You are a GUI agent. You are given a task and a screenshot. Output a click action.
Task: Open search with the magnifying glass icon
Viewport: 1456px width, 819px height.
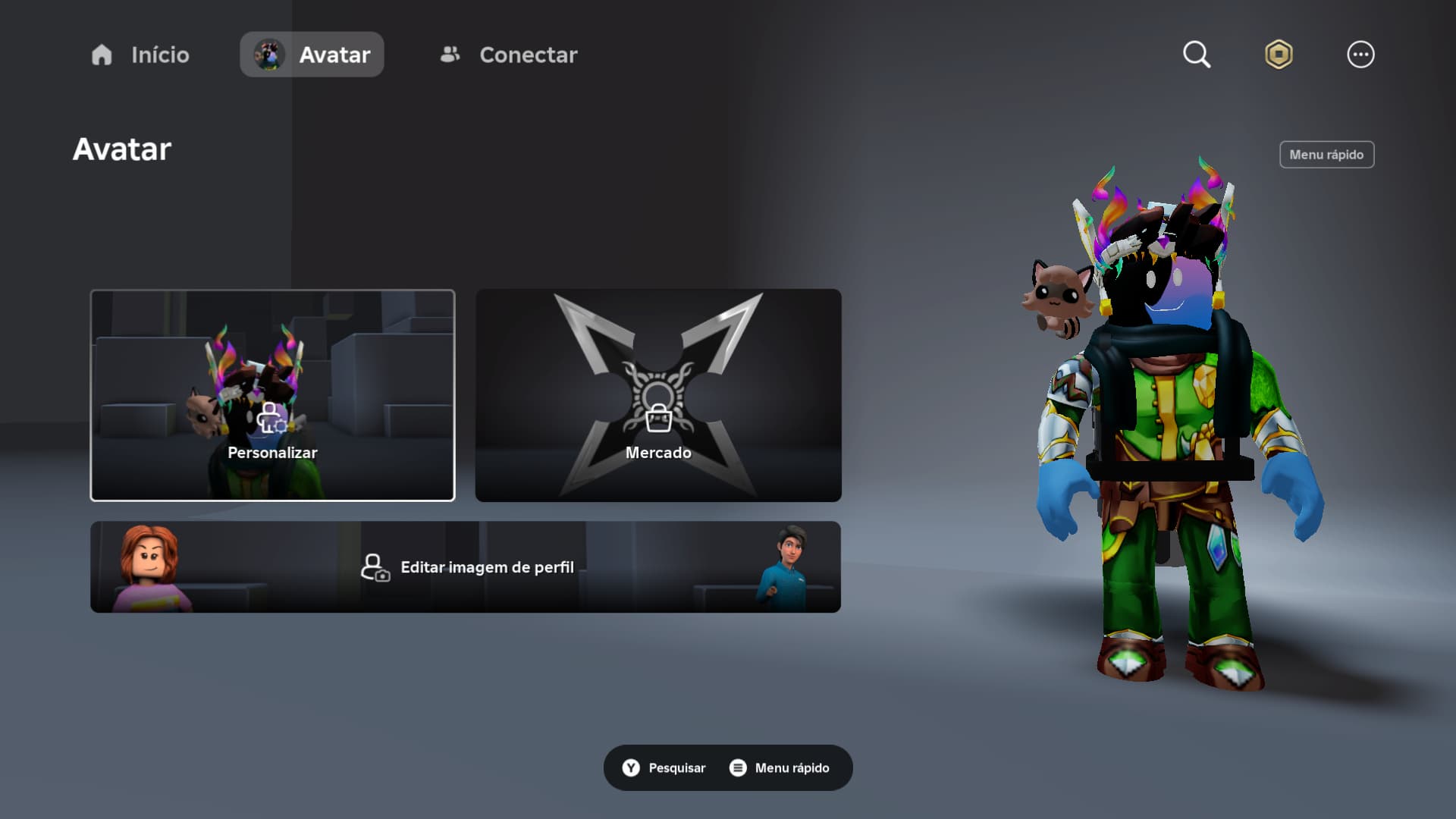click(x=1197, y=55)
